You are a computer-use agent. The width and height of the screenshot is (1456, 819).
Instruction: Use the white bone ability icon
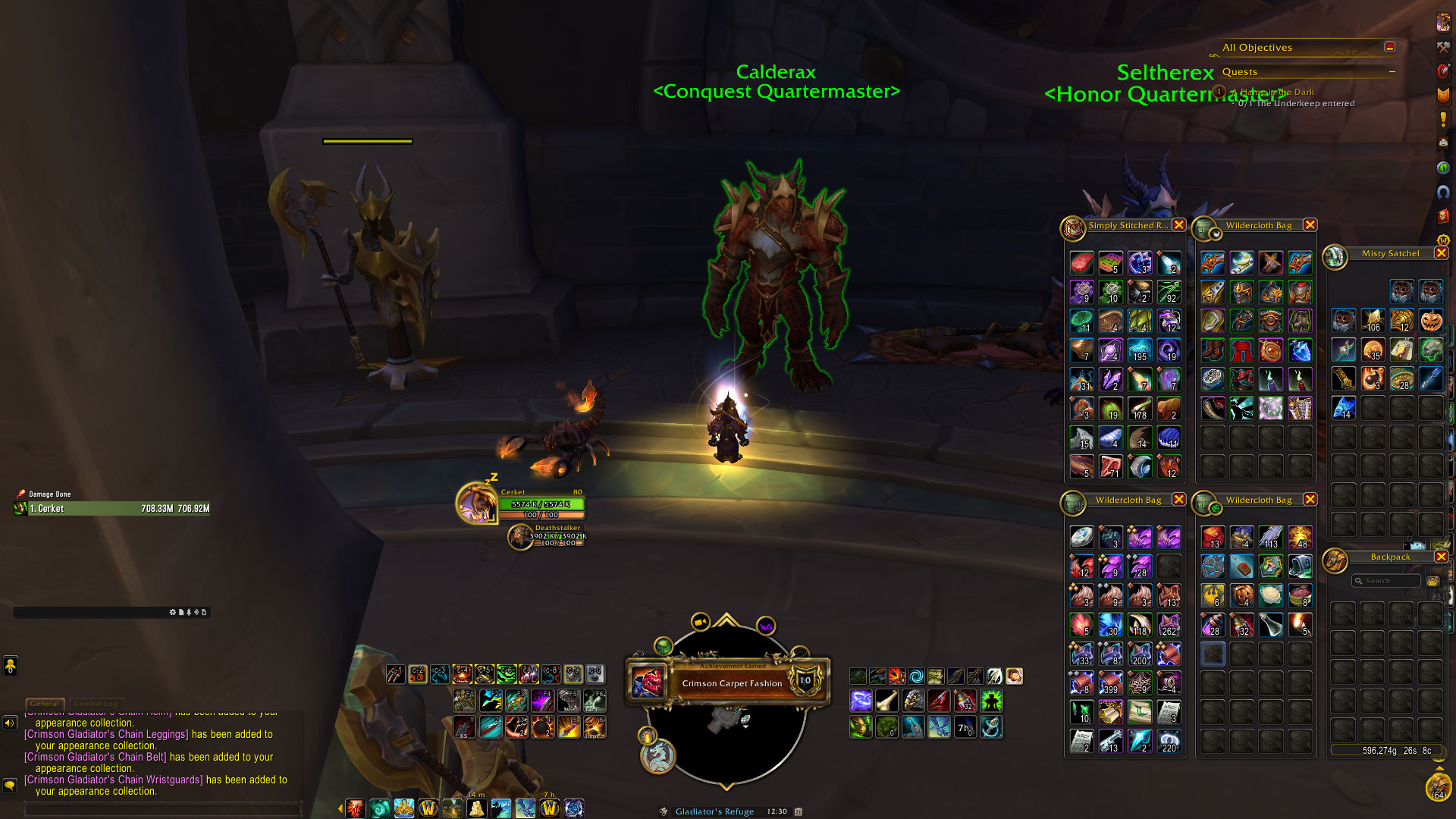click(x=886, y=701)
